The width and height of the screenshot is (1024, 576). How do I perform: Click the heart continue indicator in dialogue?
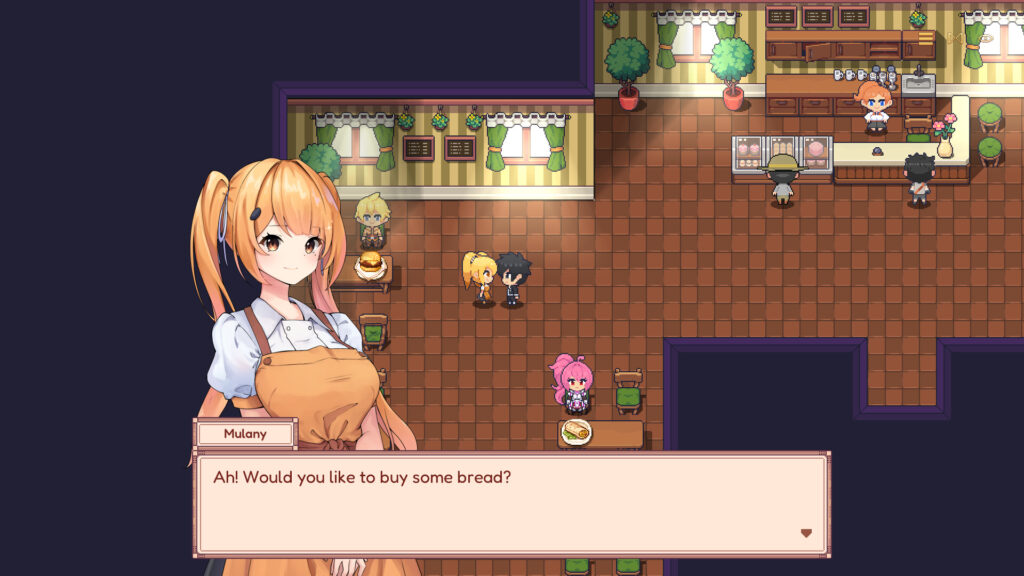point(806,533)
